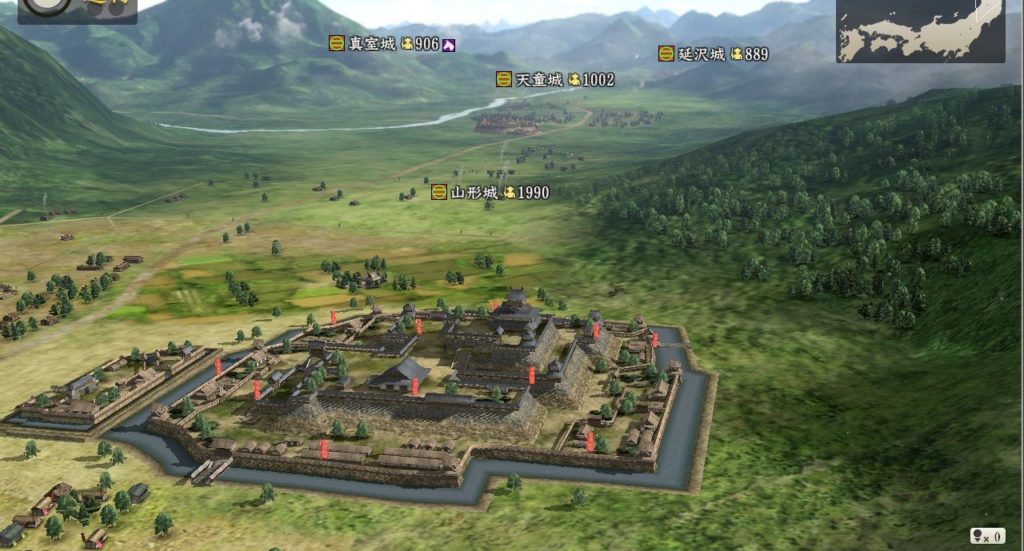Choose the 真室城 castle label
Viewport: 1024px width, 551px height.
pos(371,44)
